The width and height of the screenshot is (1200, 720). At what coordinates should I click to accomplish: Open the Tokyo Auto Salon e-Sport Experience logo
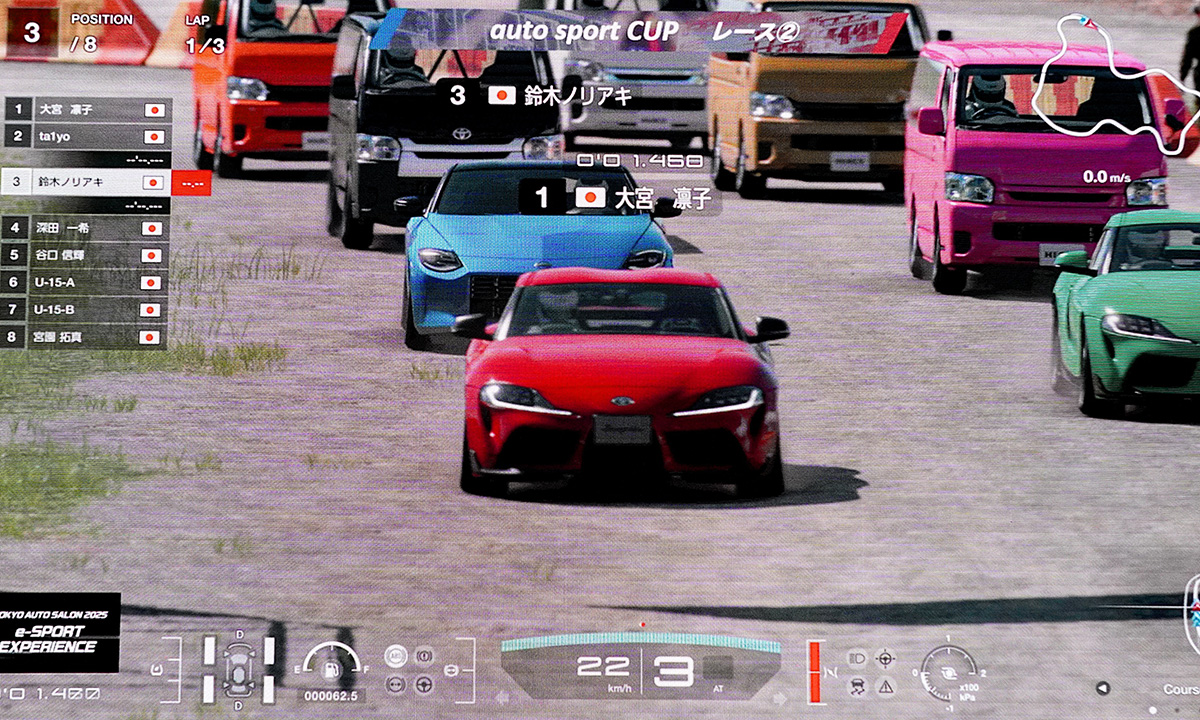(58, 632)
